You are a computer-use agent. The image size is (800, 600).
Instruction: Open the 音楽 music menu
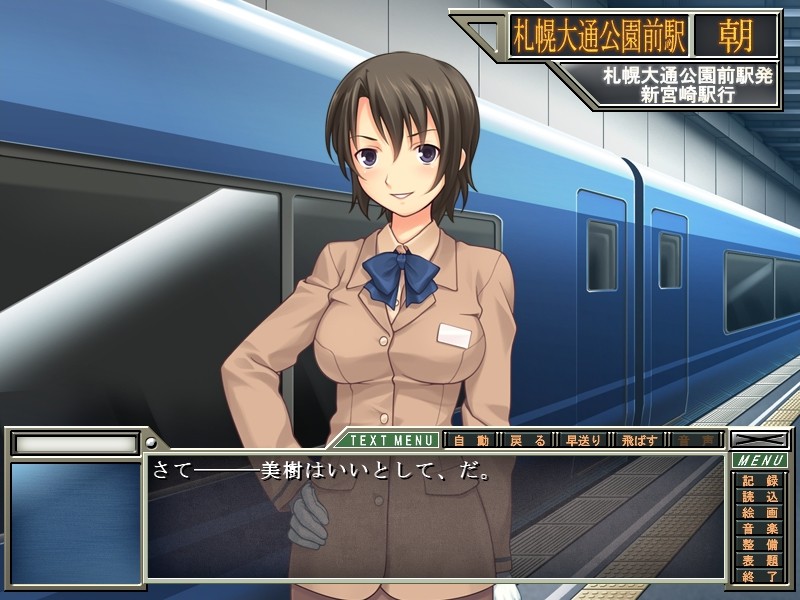pyautogui.click(x=760, y=528)
